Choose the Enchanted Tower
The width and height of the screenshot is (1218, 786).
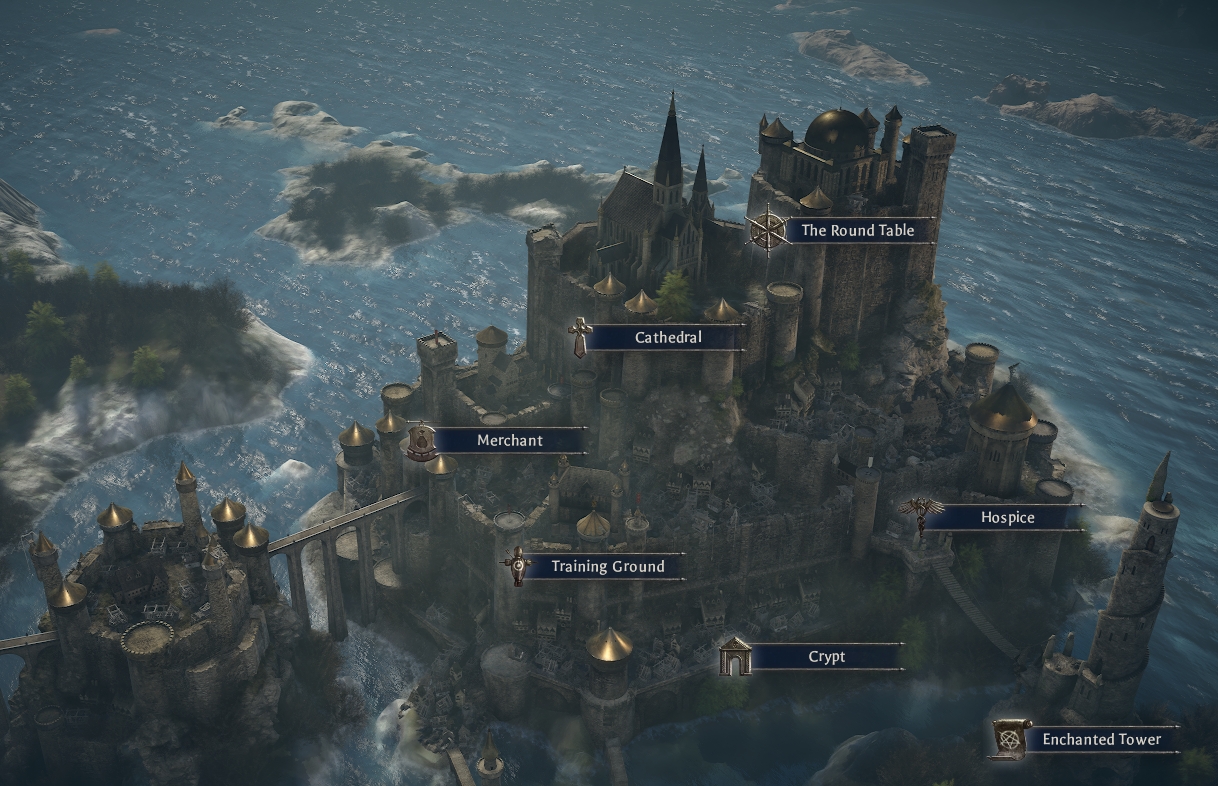[x=1101, y=740]
